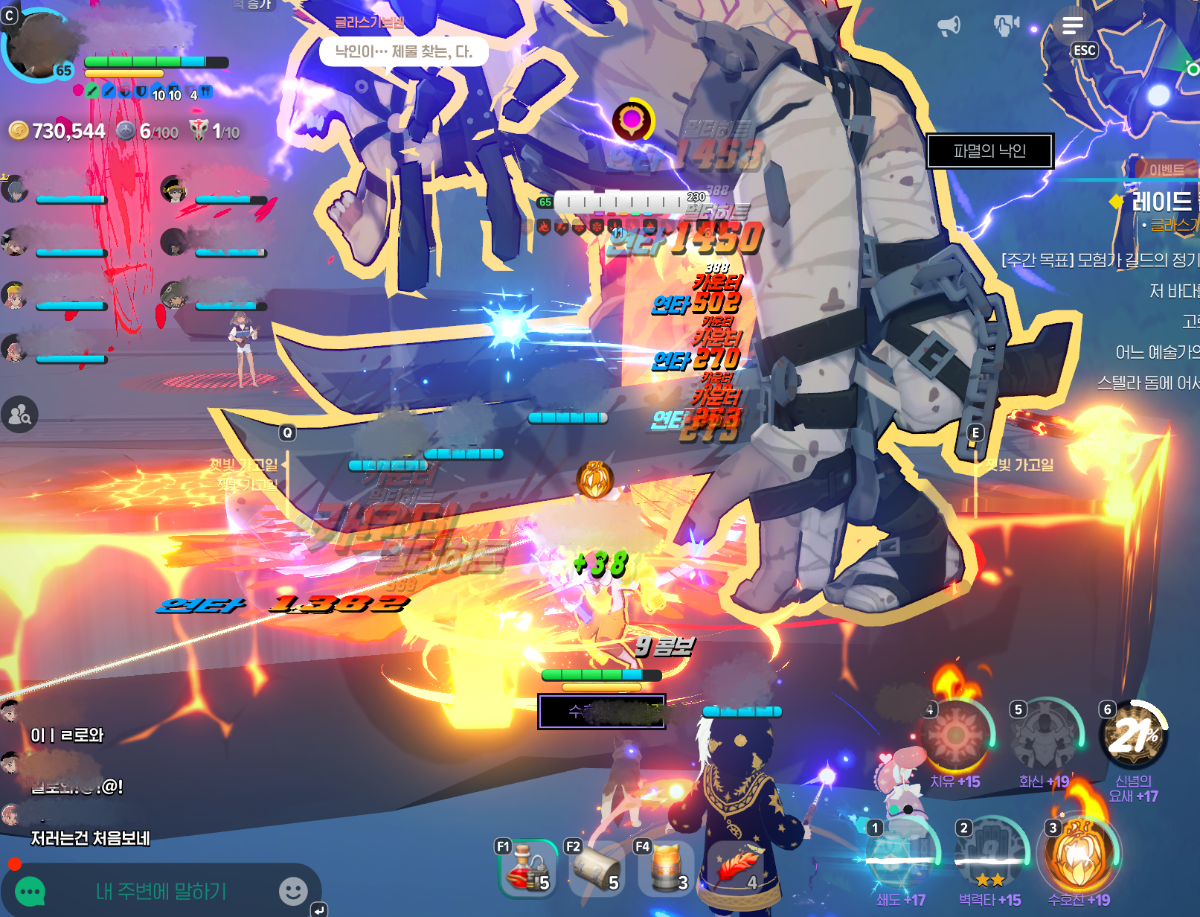Open the emoji smiley picker
Screen dimensions: 1200x917
pos(293,891)
